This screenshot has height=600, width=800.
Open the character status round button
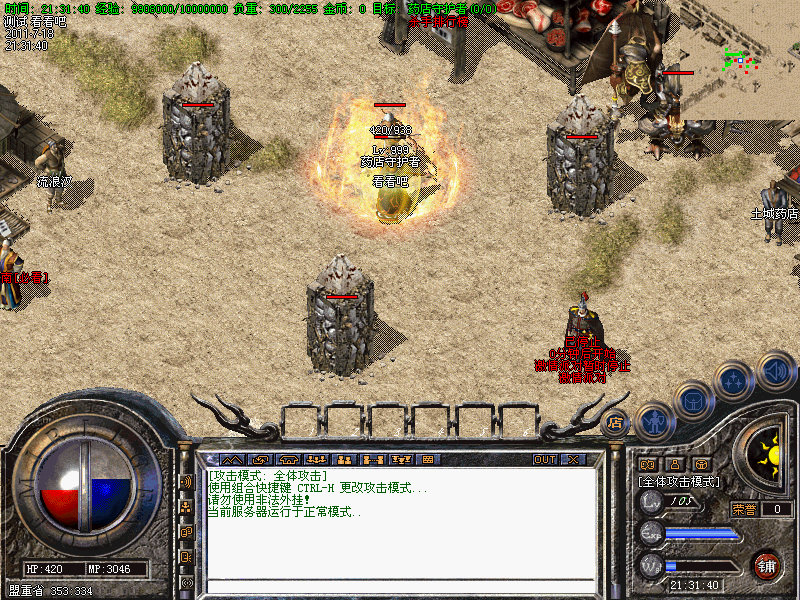point(653,423)
